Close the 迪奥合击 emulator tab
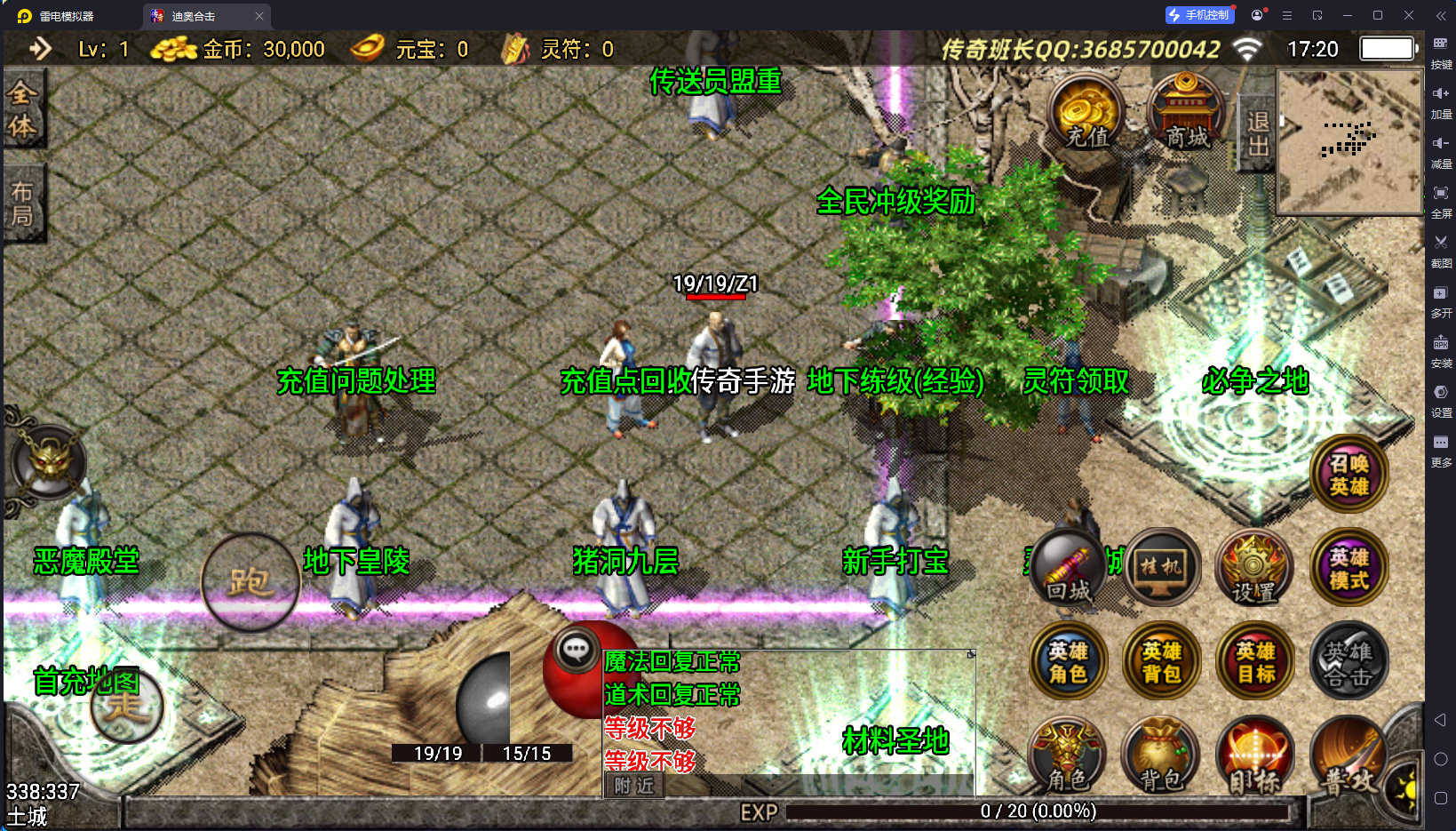Screen dimensions: 1456x831 pos(259,16)
